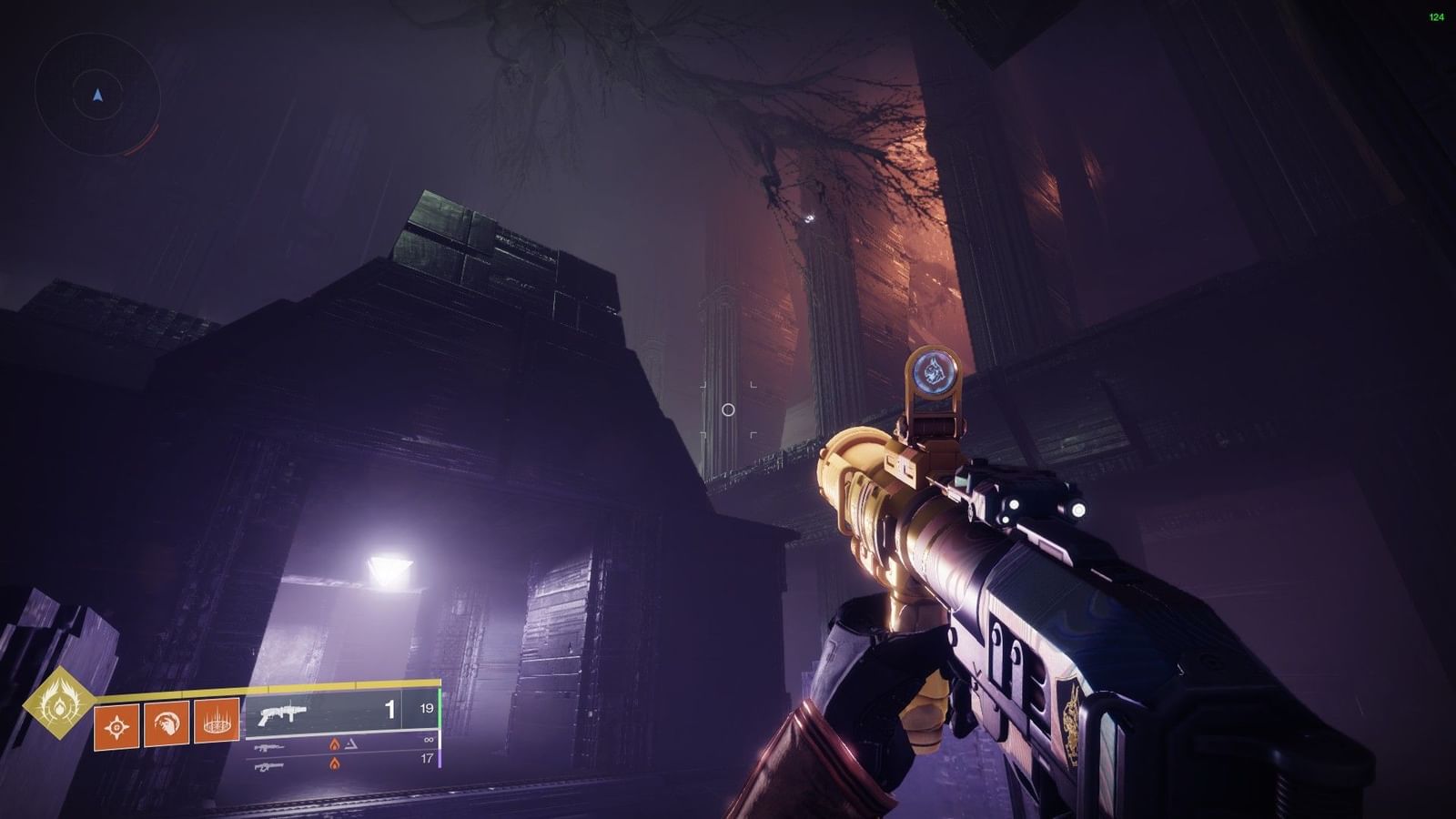This screenshot has height=819, width=1456.
Task: Click the triangle champion mod icon next to the pulse rifle
Action: (353, 744)
